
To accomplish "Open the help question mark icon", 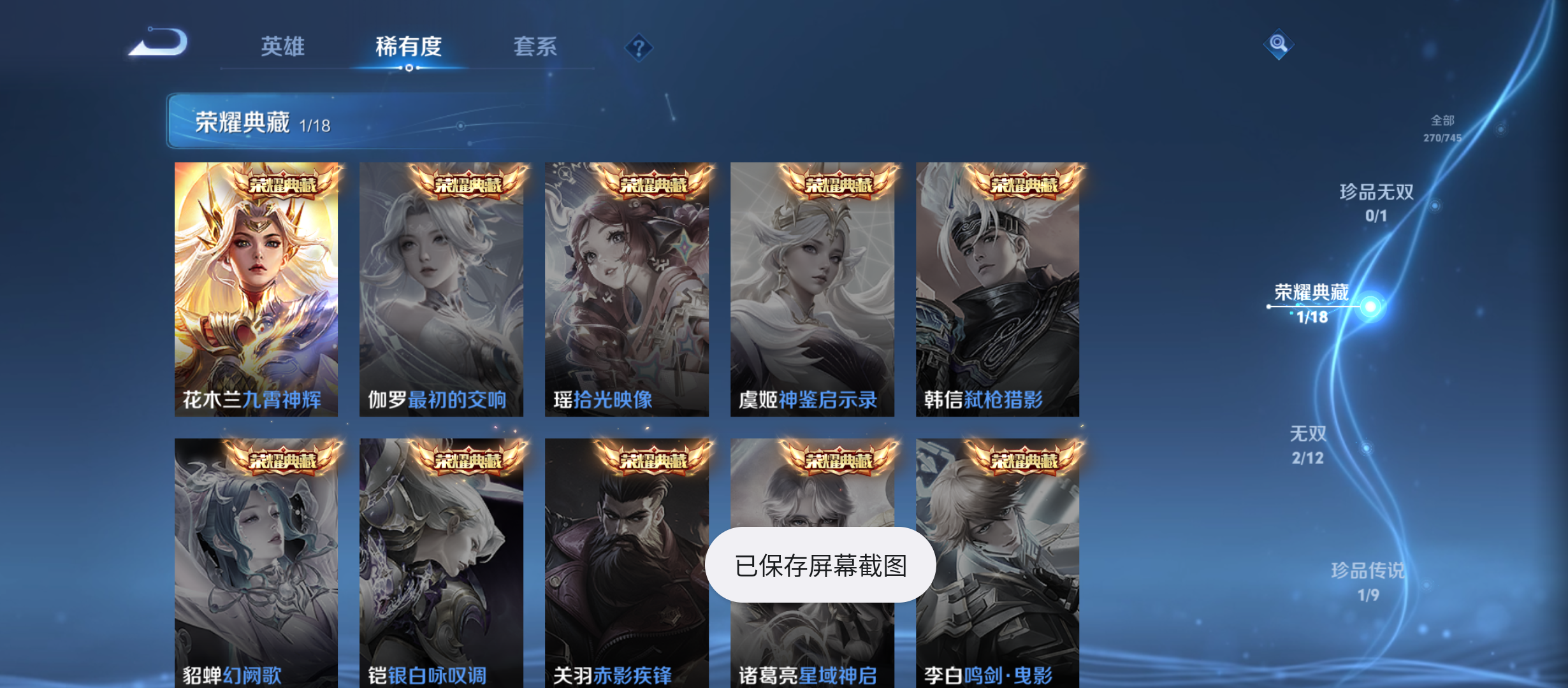I will point(639,47).
